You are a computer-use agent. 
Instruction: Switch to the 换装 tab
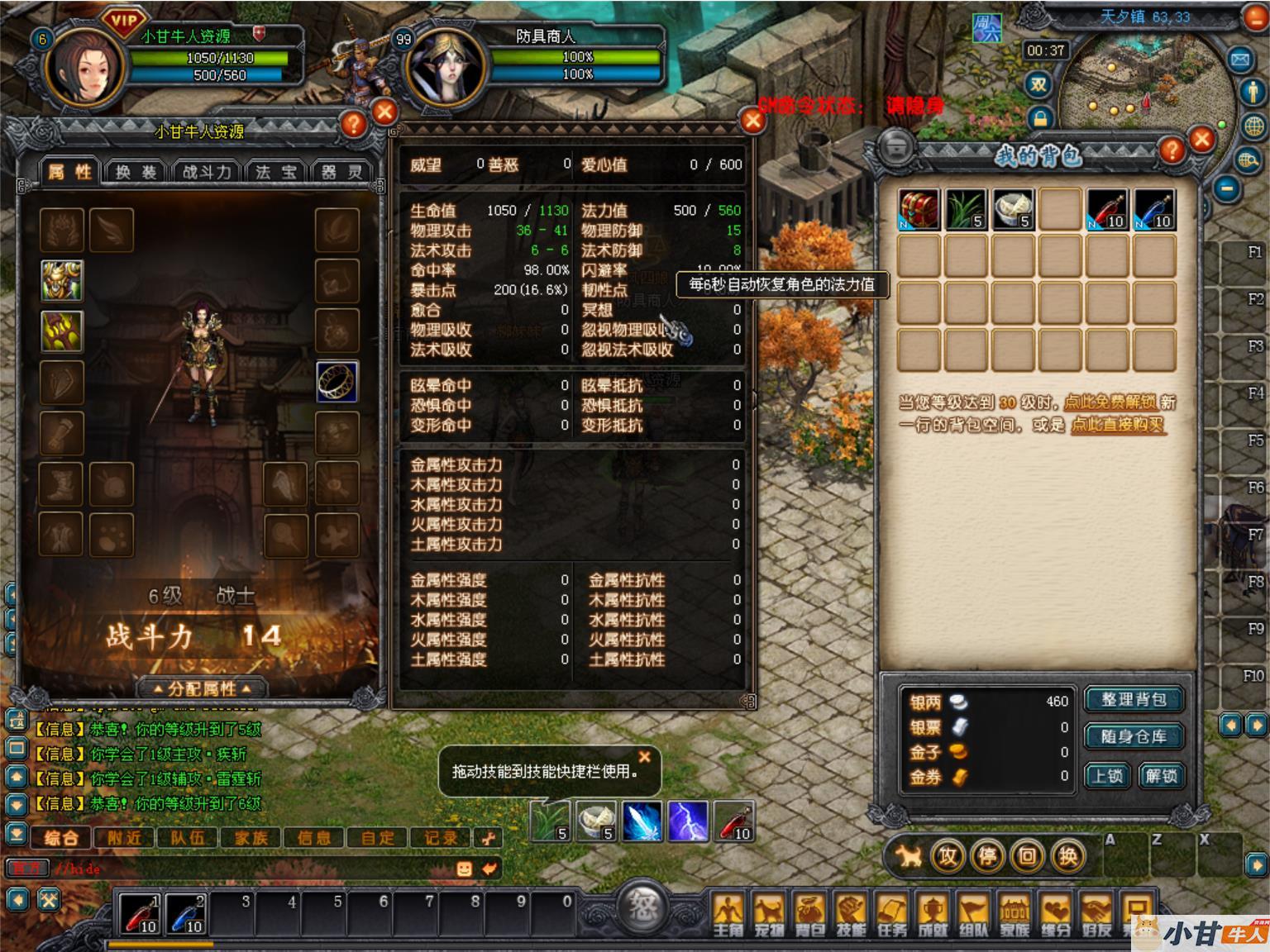[136, 172]
